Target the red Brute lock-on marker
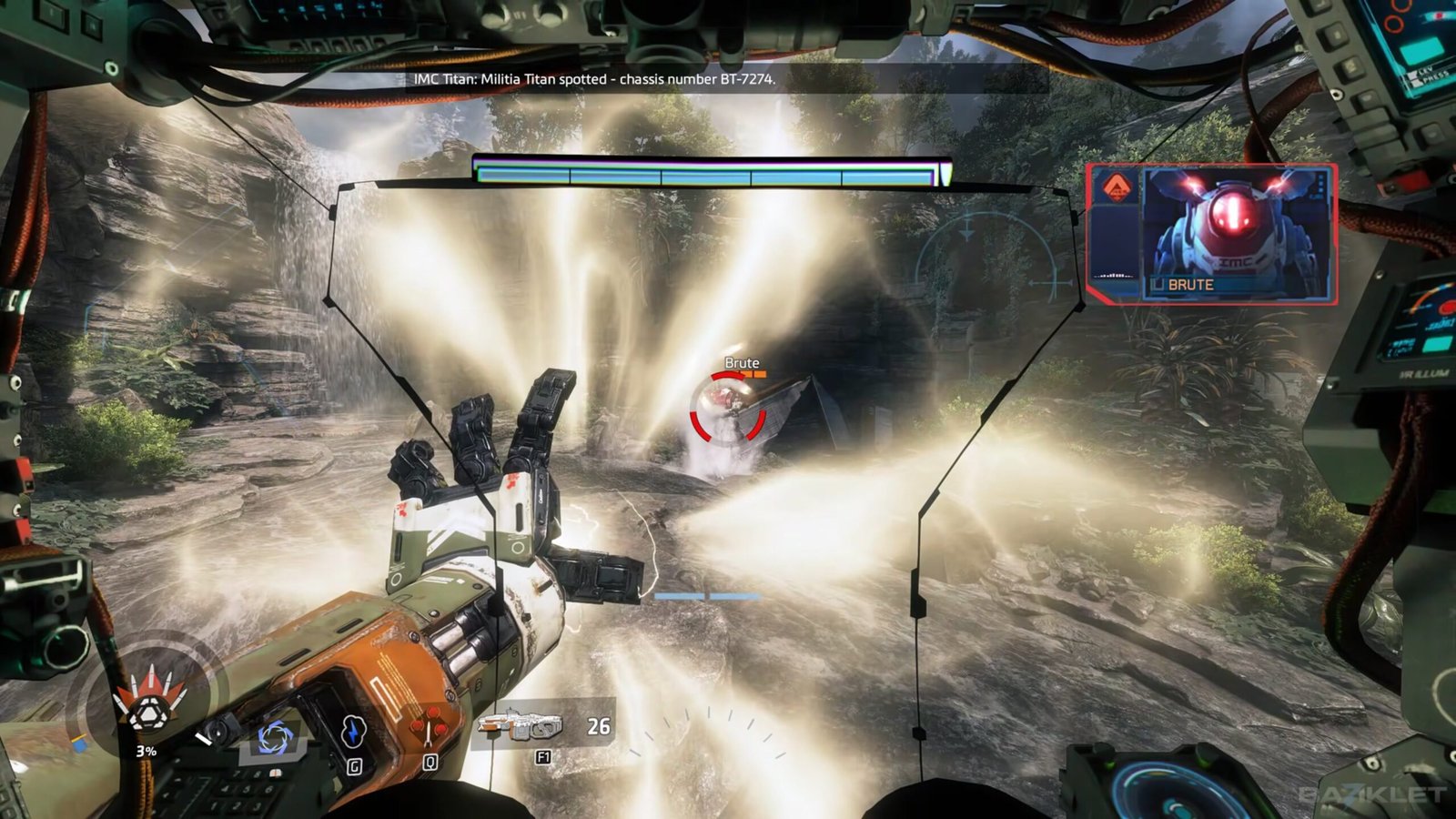The width and height of the screenshot is (1456, 819). (726, 409)
